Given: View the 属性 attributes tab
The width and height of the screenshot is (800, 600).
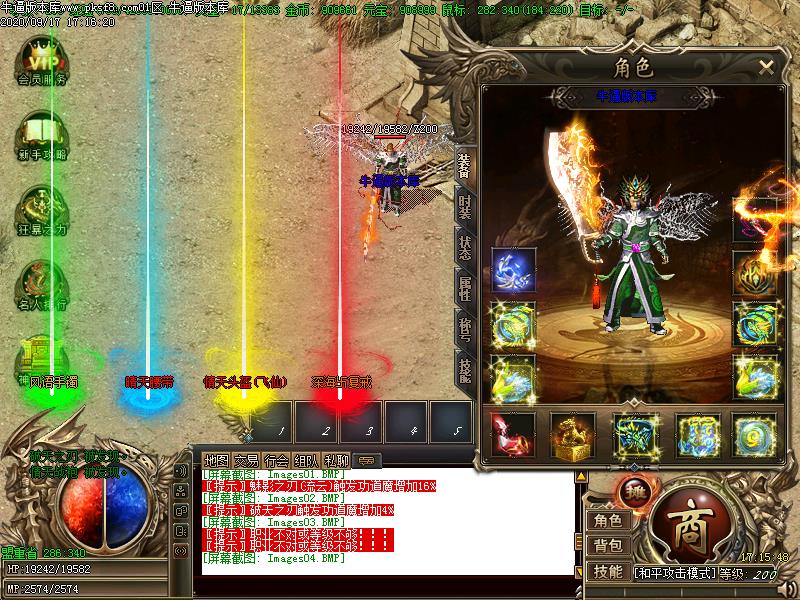Looking at the screenshot, I should click(465, 288).
